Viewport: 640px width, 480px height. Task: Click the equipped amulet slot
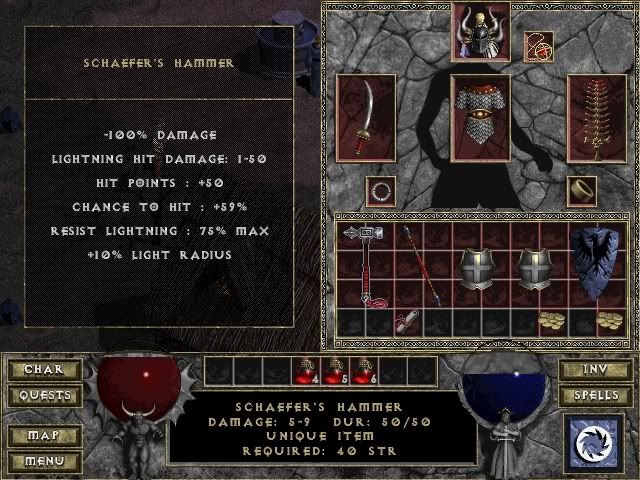coord(539,46)
